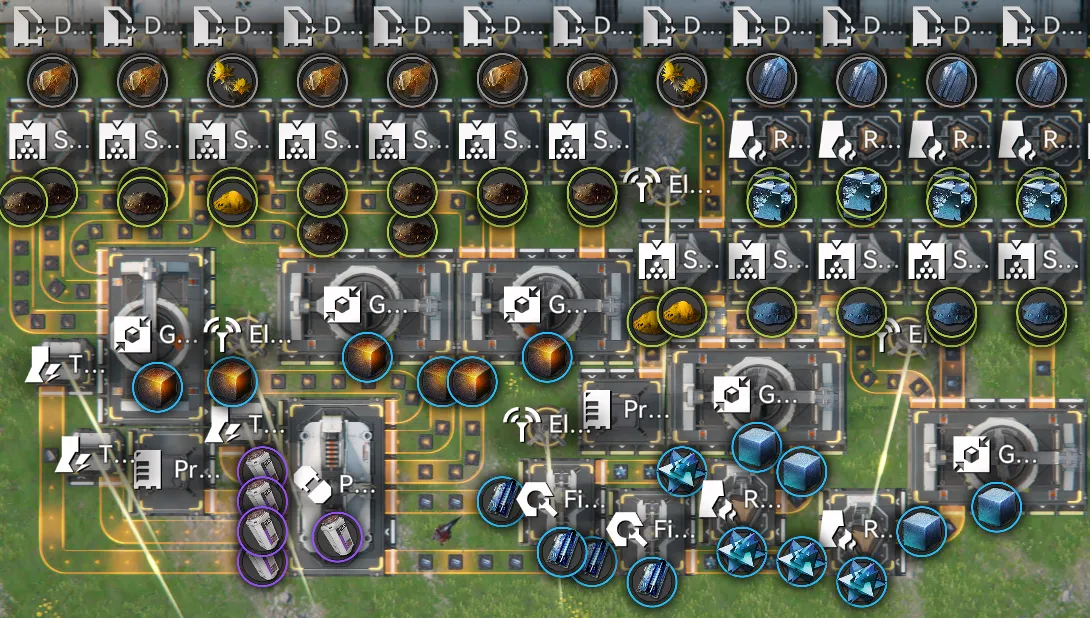Screen dimensions: 1090x618
Task: Click the purple battery icon on the packaging unit
Action: (336, 537)
